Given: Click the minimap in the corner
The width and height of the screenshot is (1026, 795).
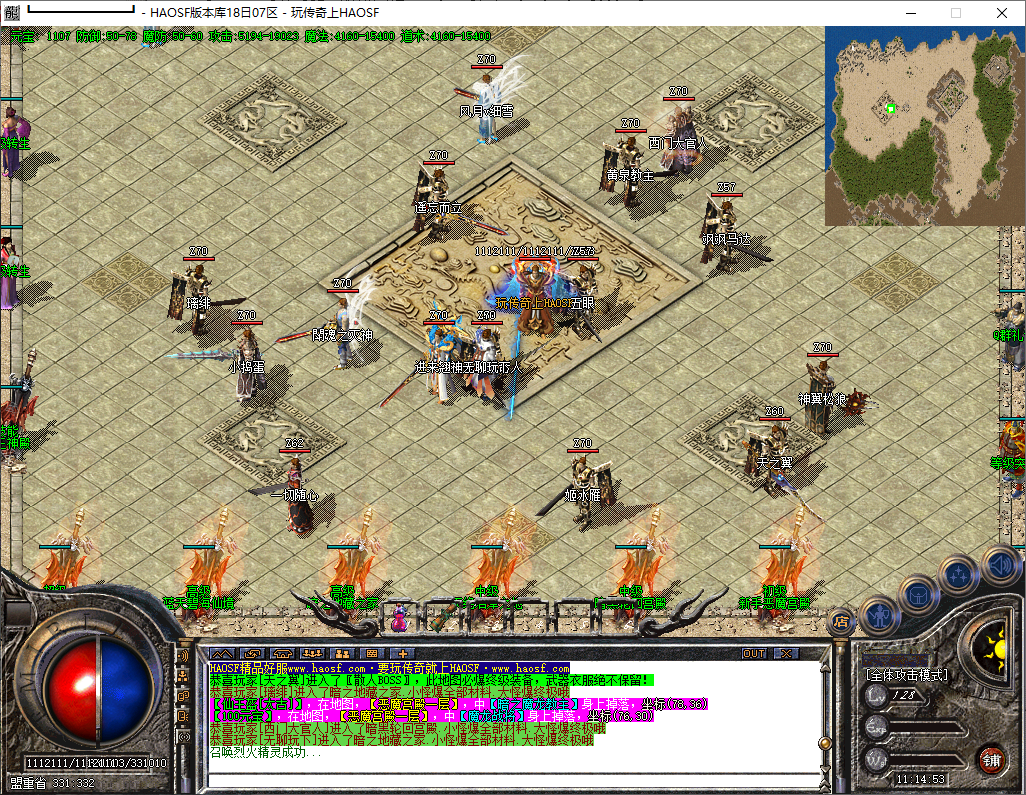Looking at the screenshot, I should pyautogui.click(x=924, y=125).
